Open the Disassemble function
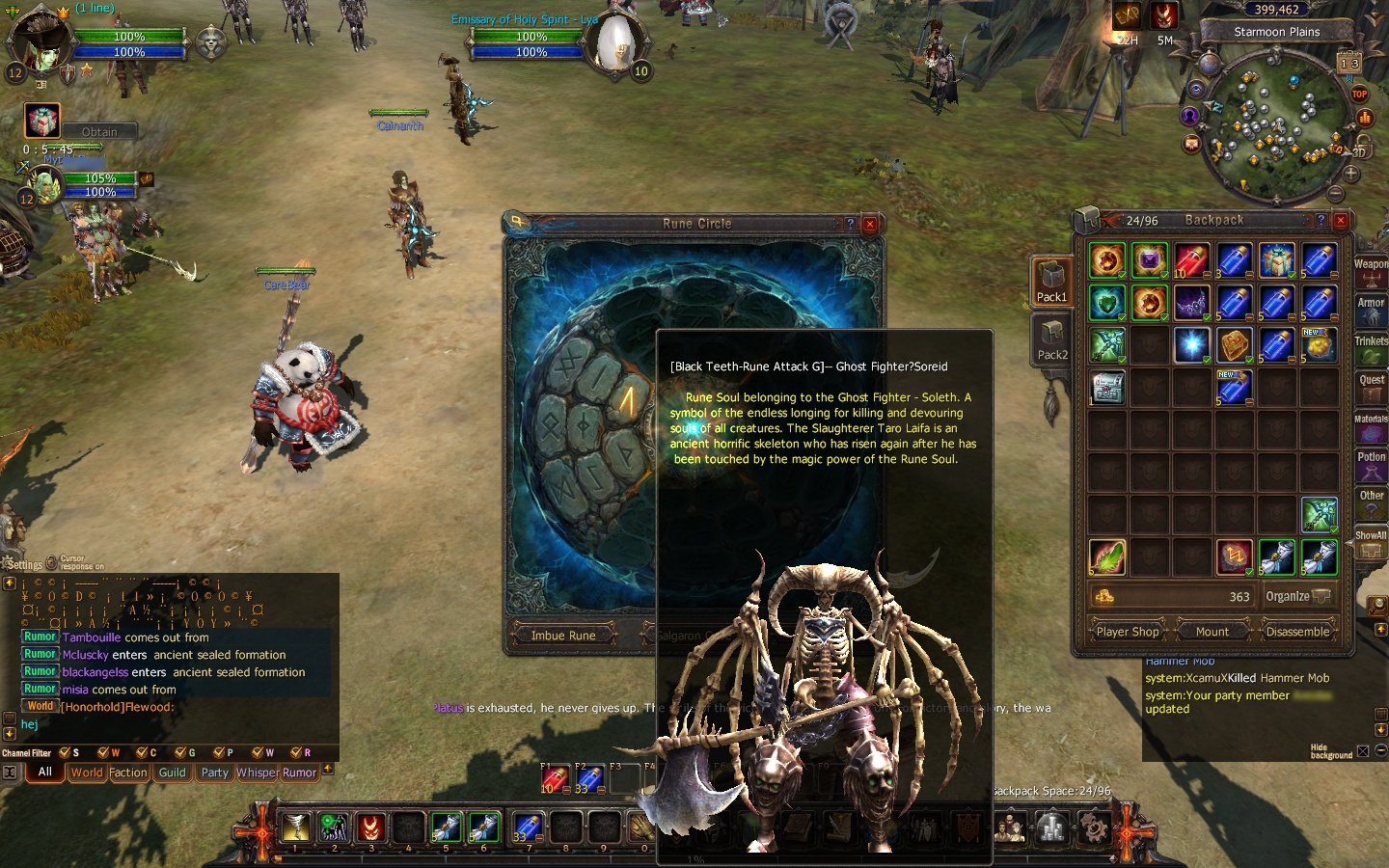The width and height of the screenshot is (1389, 868). click(x=1297, y=632)
